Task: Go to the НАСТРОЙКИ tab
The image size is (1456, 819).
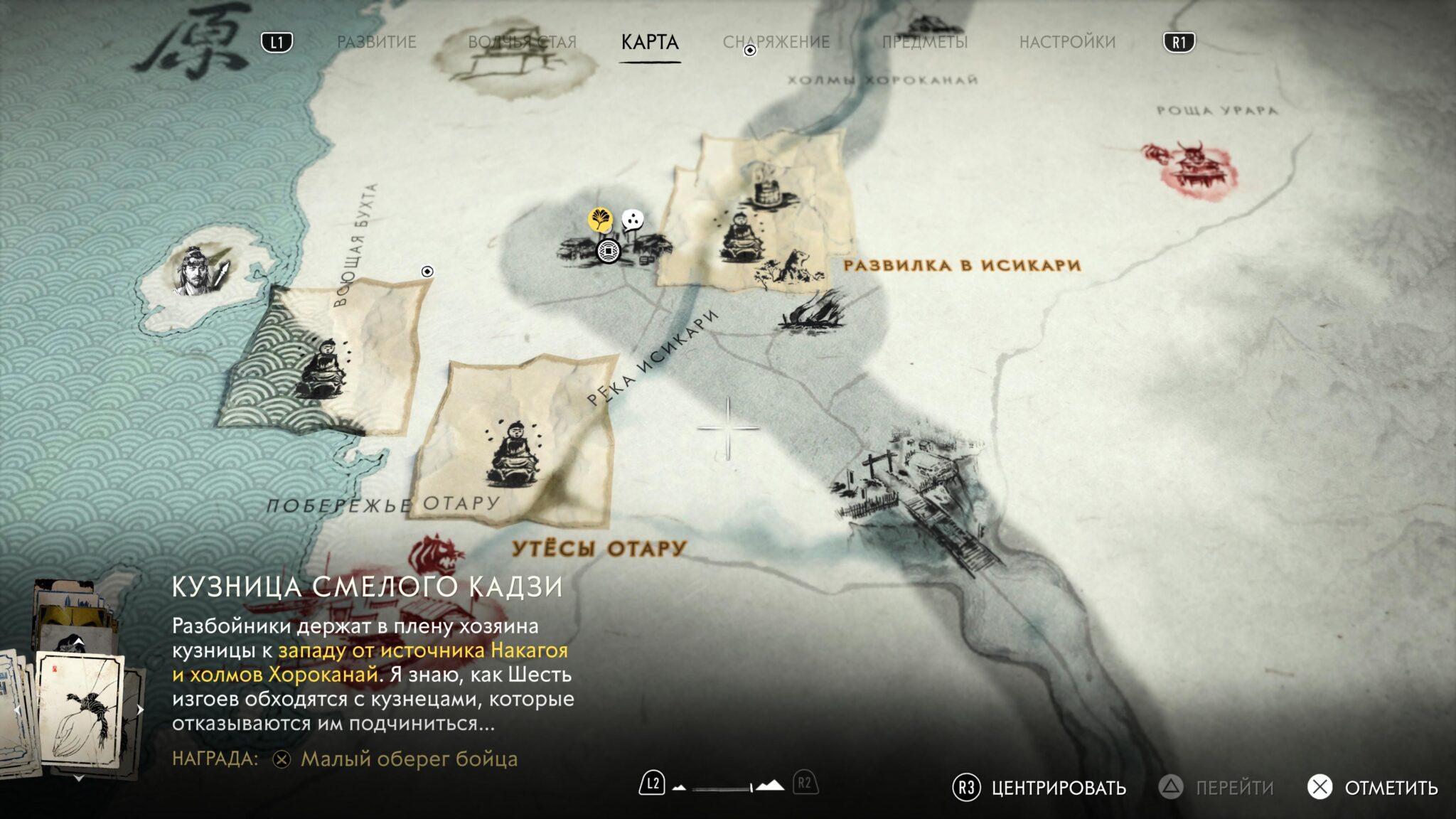Action: tap(1067, 42)
